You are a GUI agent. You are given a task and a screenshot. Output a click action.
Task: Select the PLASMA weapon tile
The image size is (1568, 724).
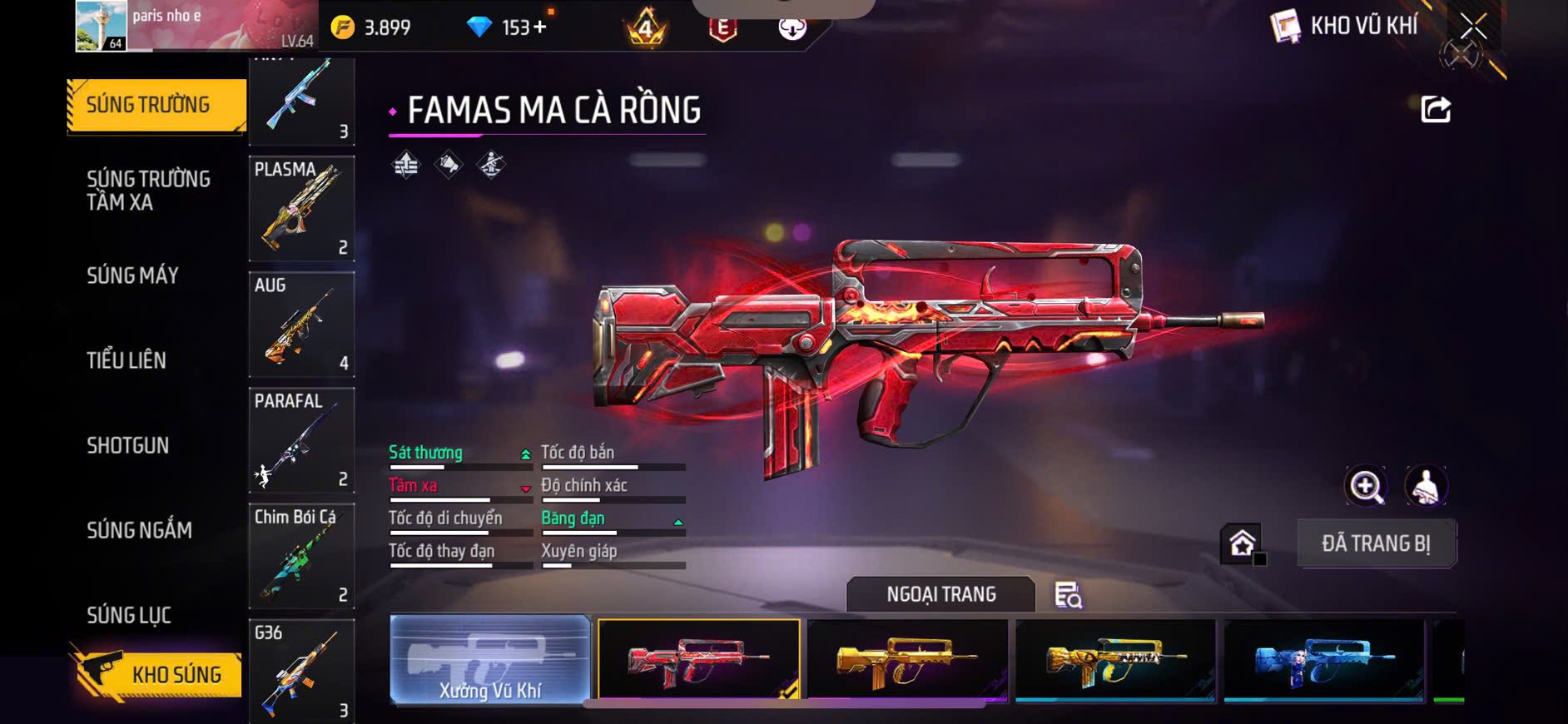[x=301, y=208]
